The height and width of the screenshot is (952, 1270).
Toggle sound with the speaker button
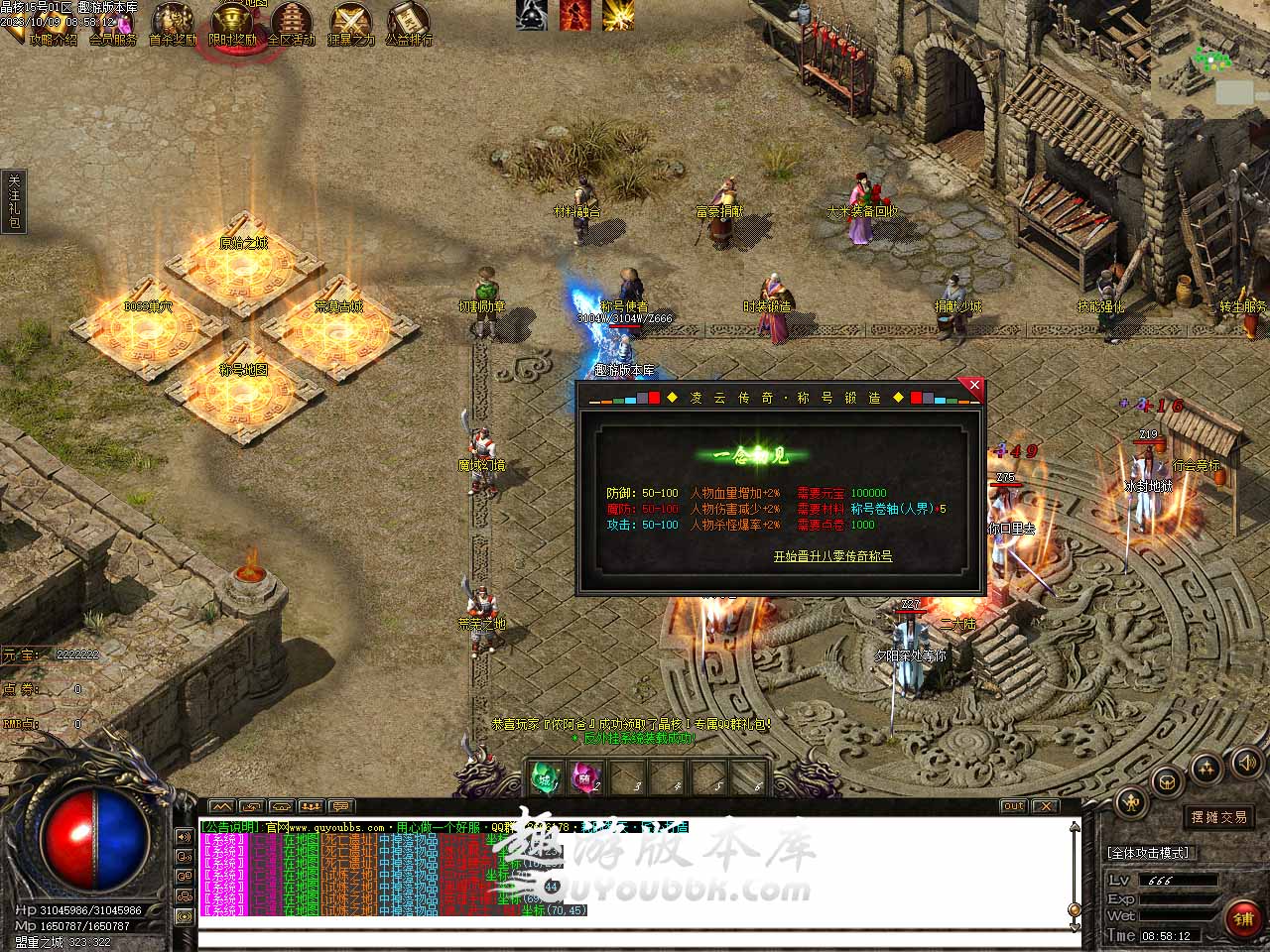tap(1245, 762)
